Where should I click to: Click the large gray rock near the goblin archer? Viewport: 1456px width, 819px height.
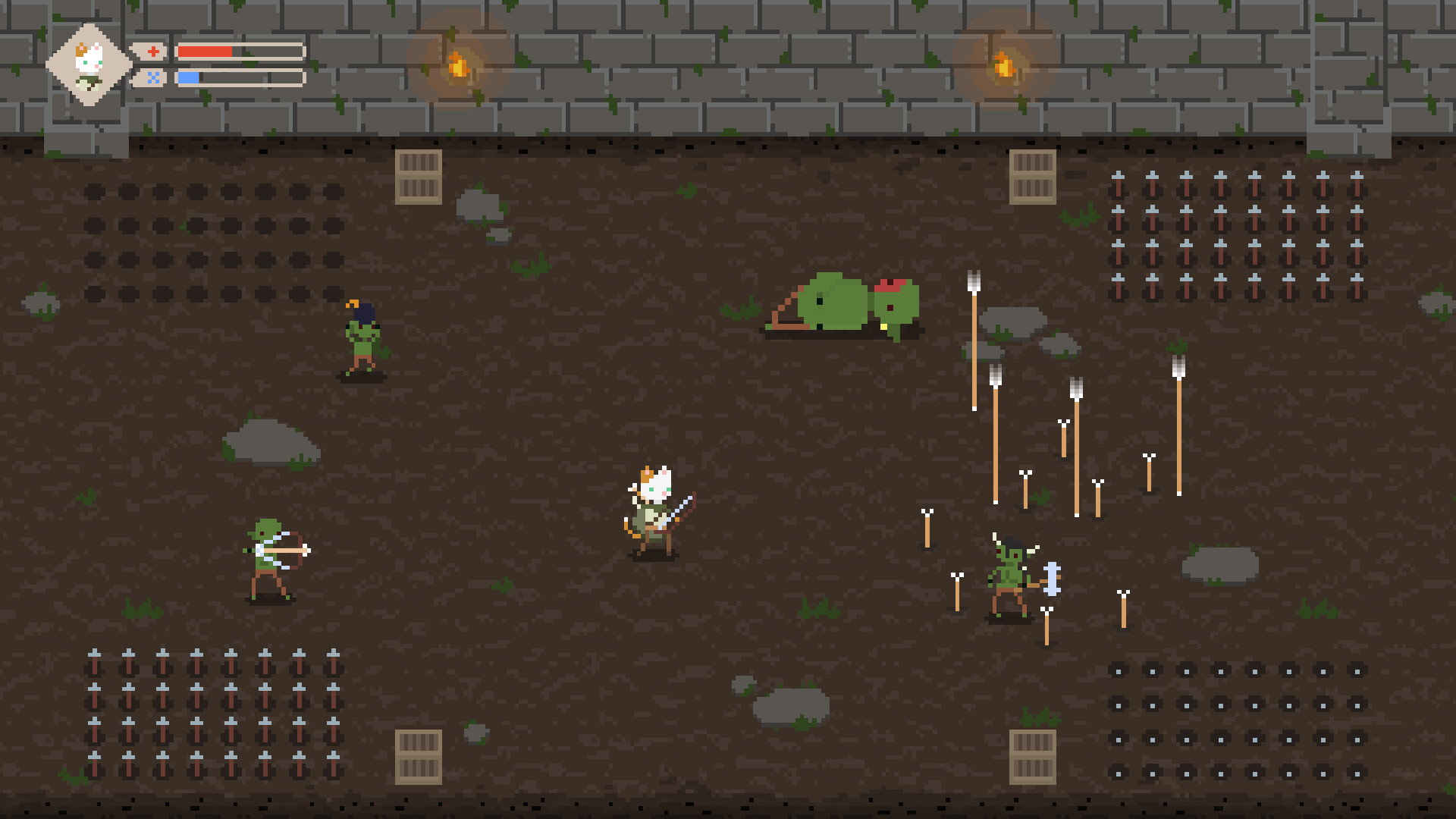[x=269, y=440]
